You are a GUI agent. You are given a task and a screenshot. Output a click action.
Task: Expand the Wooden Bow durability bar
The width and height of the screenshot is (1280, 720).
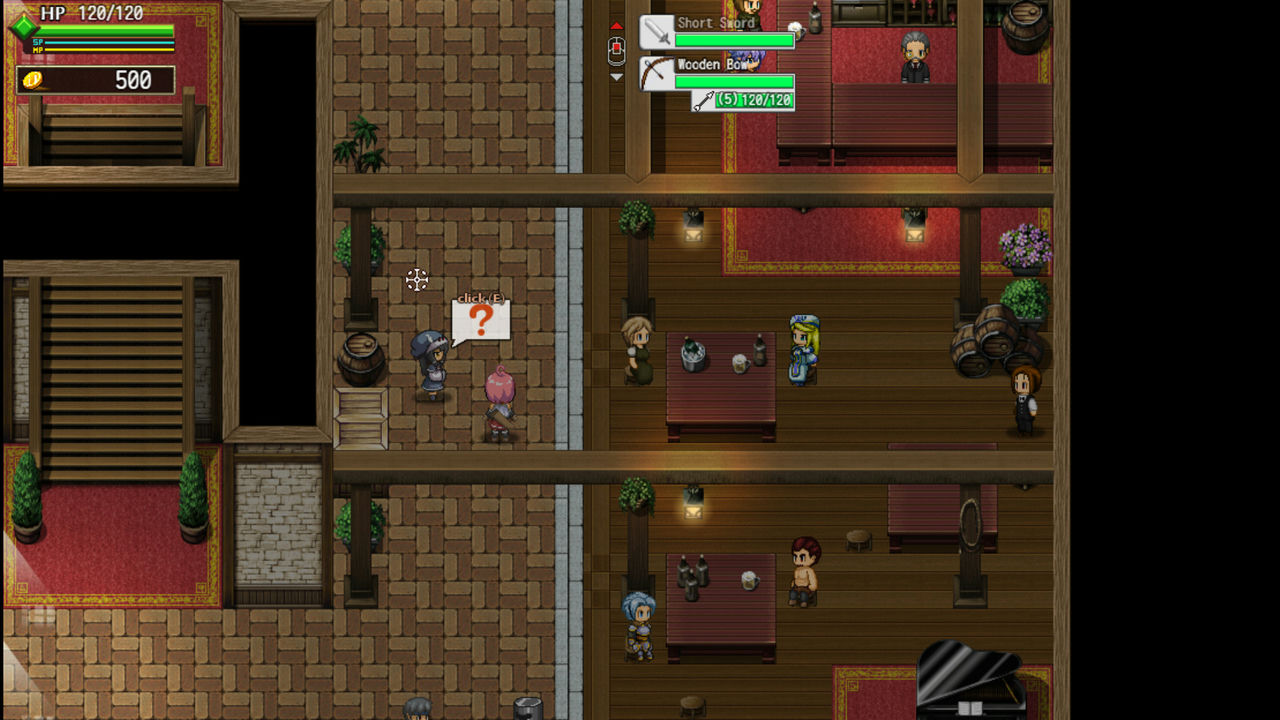(x=734, y=81)
